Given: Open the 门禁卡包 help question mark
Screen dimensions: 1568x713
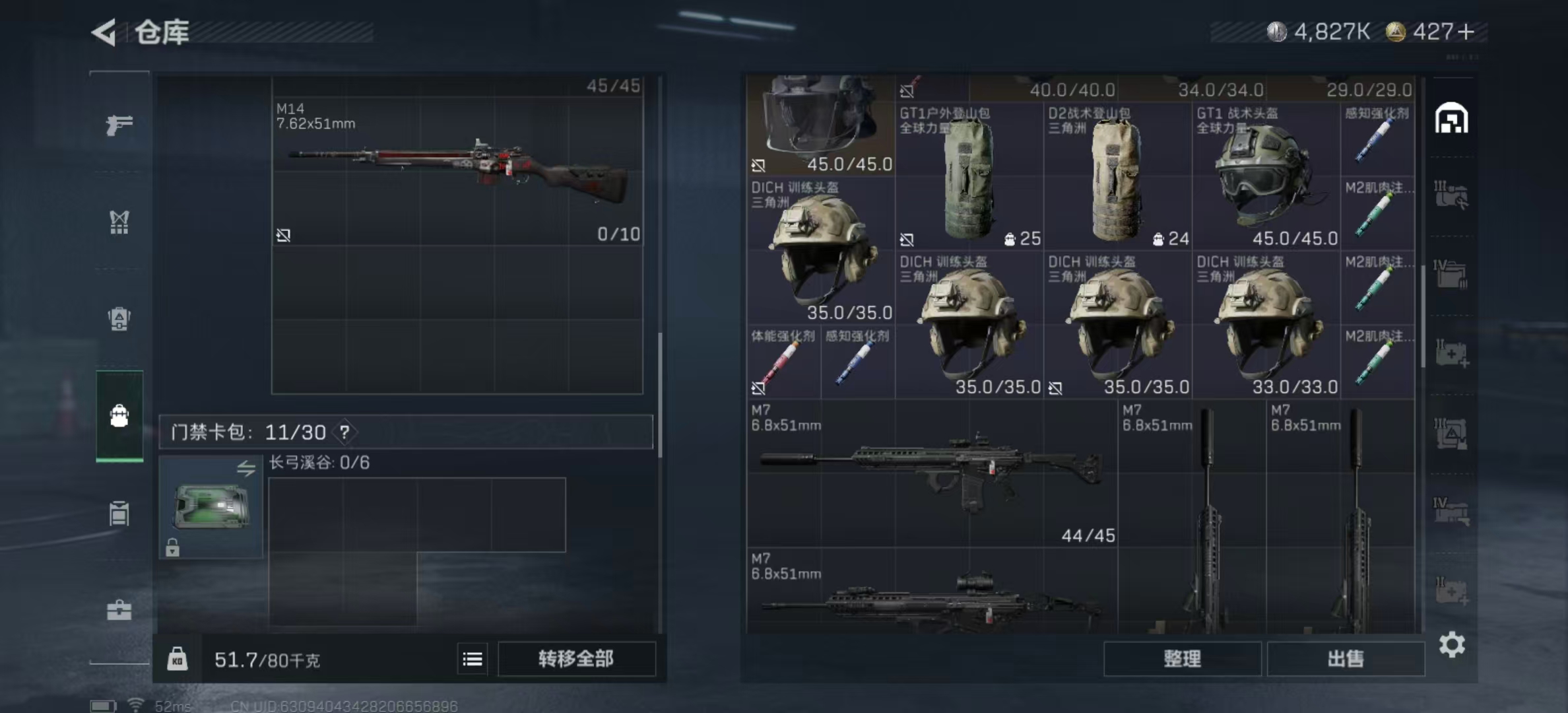Looking at the screenshot, I should [344, 432].
